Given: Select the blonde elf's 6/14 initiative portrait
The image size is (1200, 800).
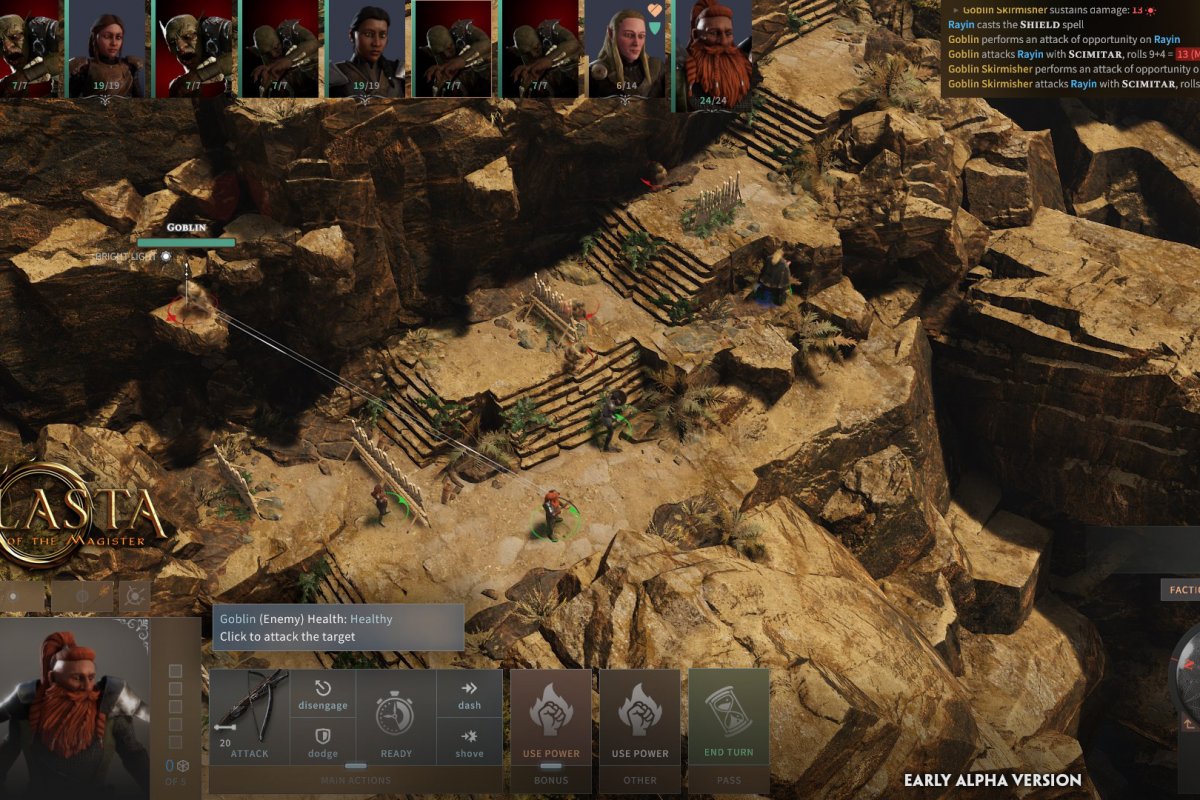Looking at the screenshot, I should click(x=626, y=48).
